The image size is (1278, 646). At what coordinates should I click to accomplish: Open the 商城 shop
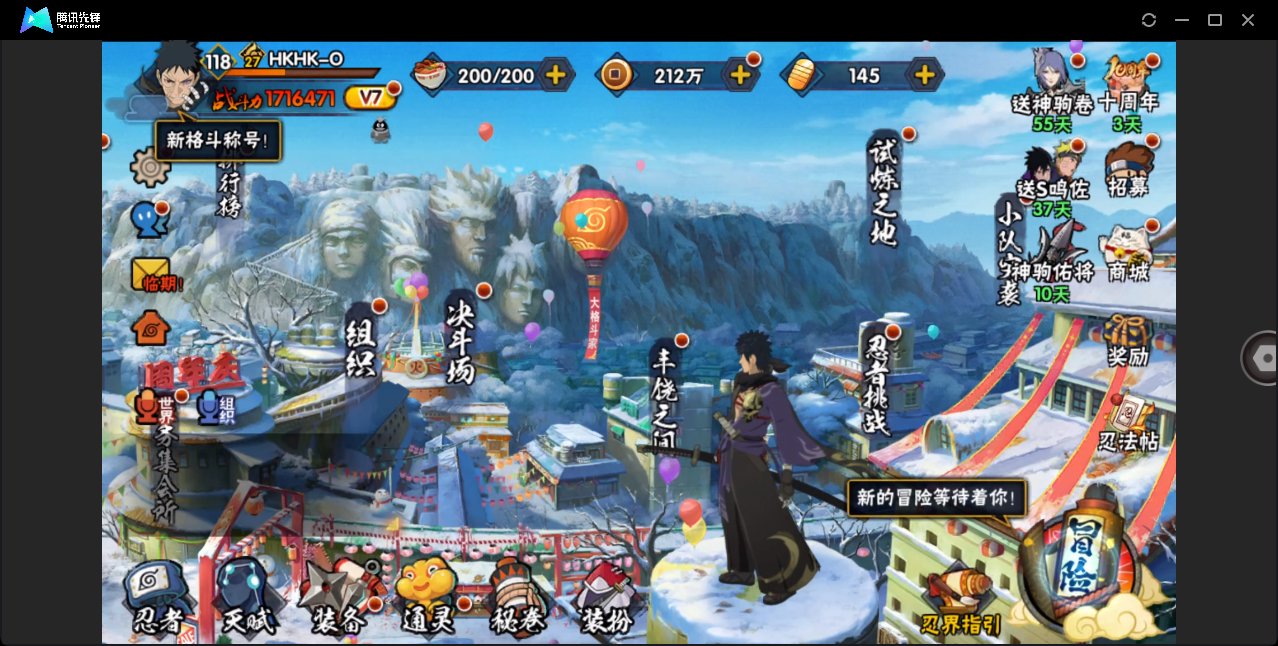pos(1127,252)
